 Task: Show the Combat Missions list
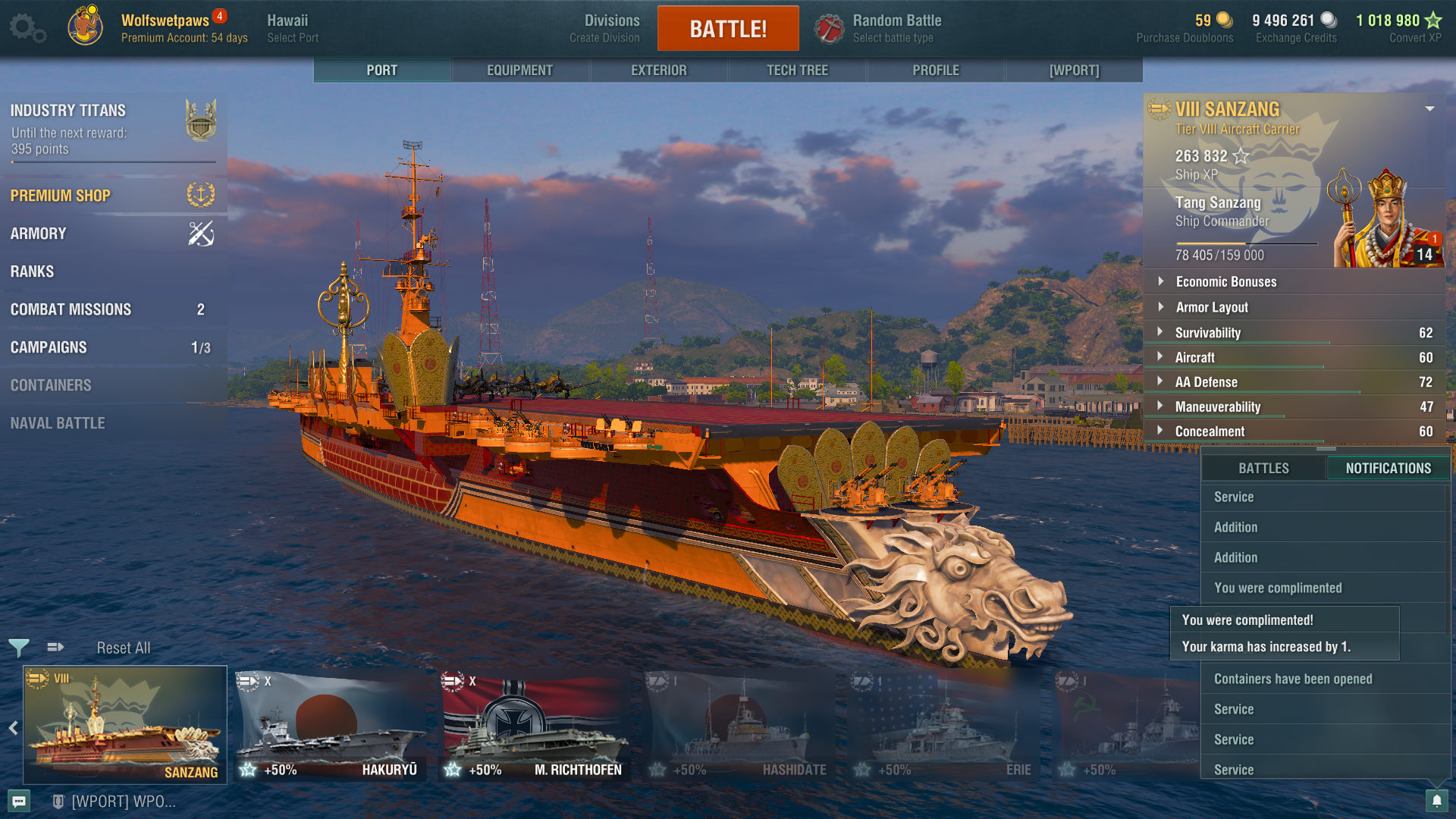click(x=71, y=309)
